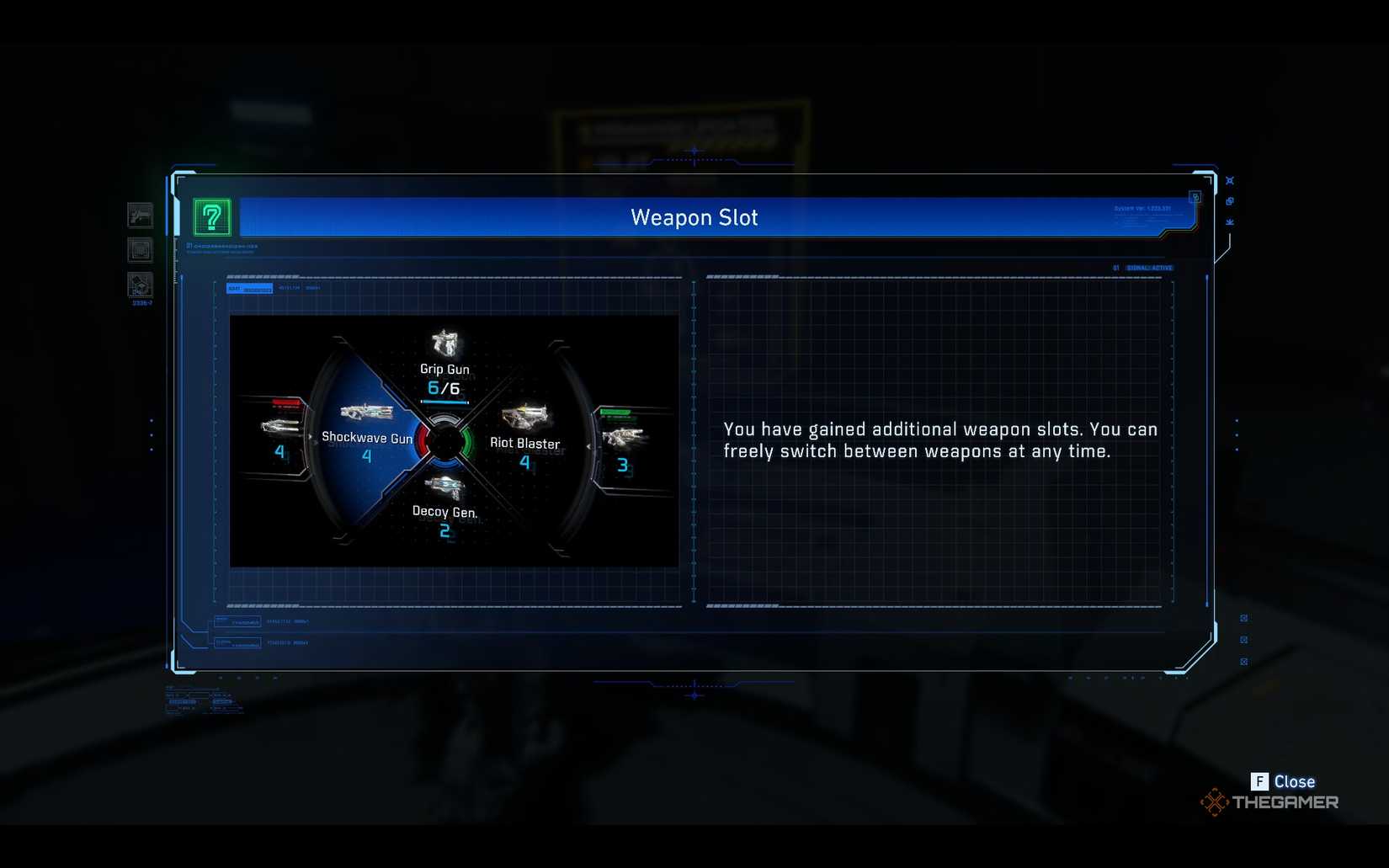Click the middle faded sidebar panel icon
Viewport: 1389px width, 868px height.
click(x=140, y=250)
